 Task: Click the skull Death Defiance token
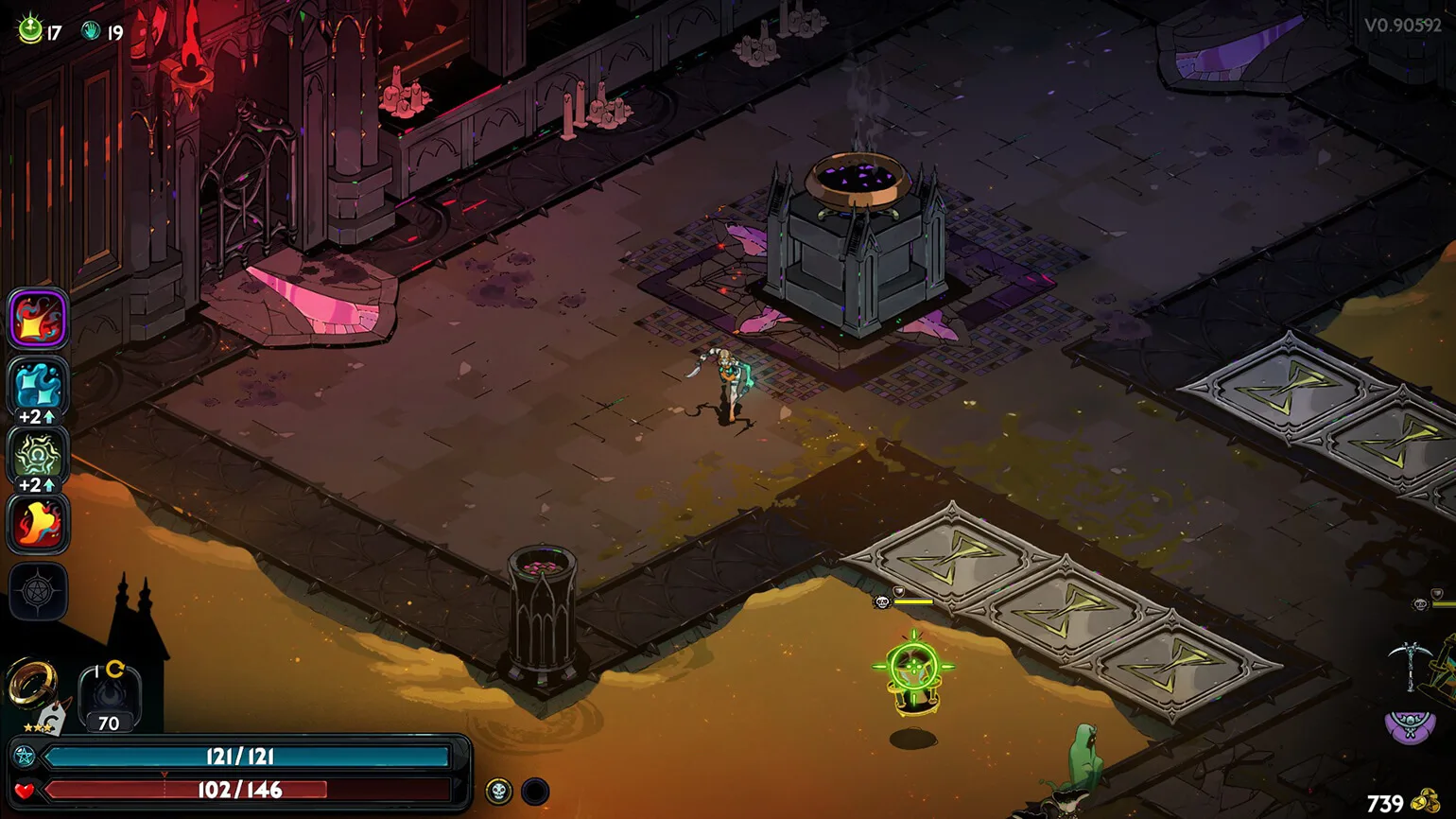498,791
